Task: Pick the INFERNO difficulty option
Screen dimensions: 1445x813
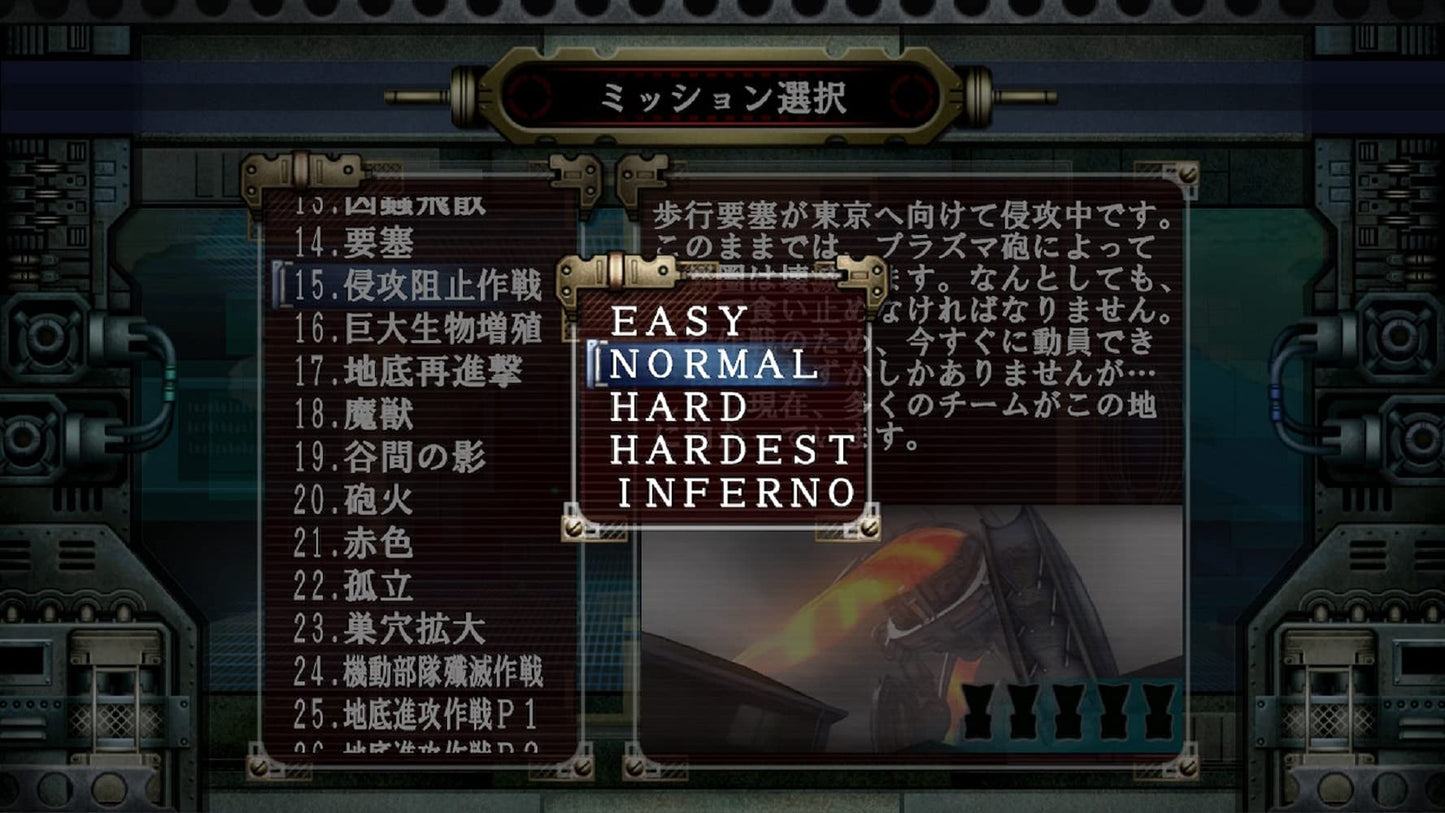Action: click(737, 491)
